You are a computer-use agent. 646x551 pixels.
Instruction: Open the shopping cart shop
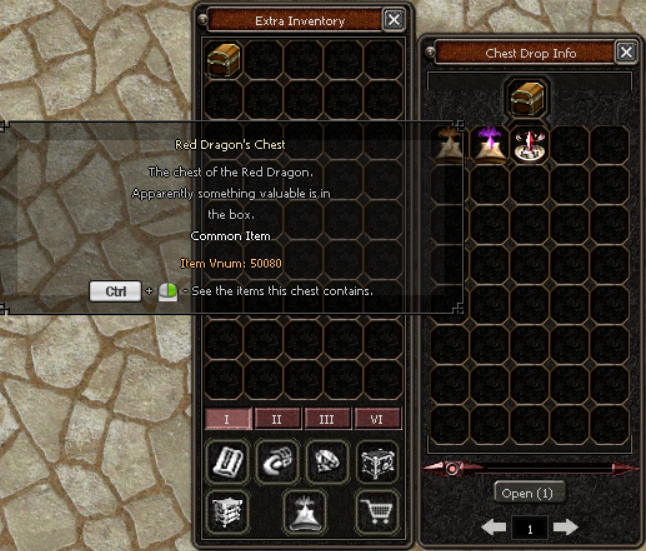[376, 509]
